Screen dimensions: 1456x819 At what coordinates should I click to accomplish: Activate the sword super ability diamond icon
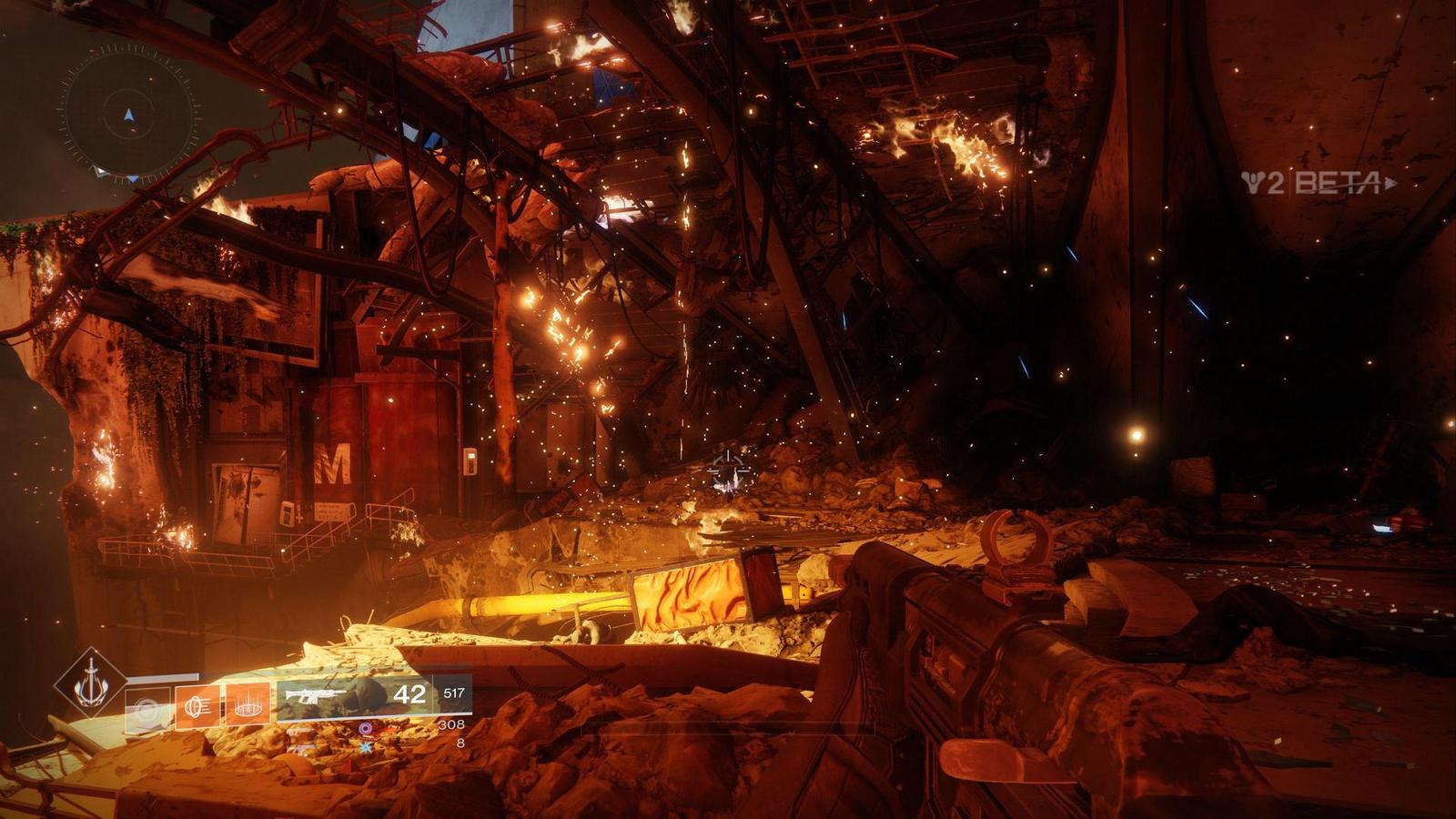89,682
